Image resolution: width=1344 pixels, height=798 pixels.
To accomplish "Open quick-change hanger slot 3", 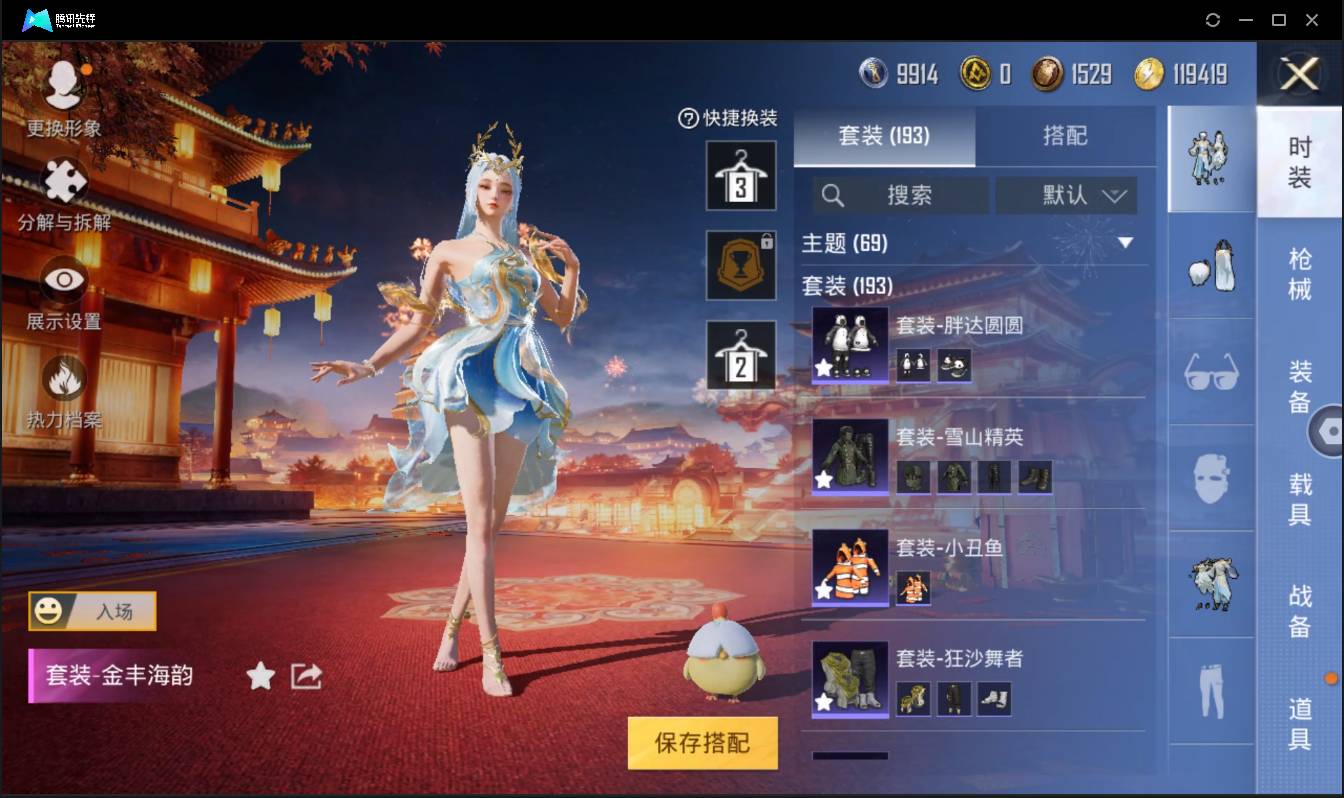I will point(741,177).
